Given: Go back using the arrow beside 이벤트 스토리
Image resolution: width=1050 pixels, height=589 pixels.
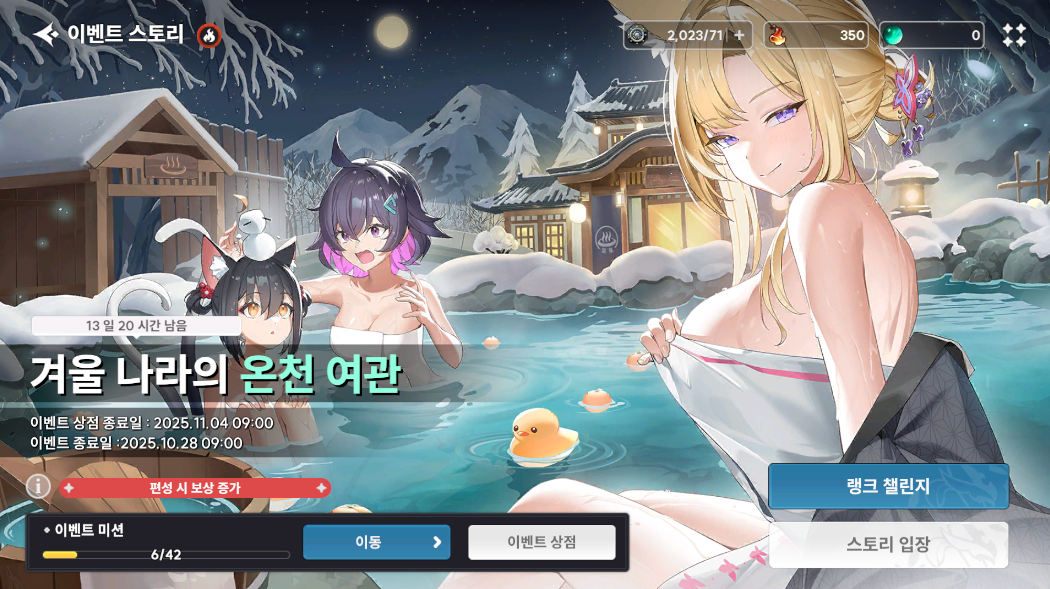Looking at the screenshot, I should [x=46, y=35].
